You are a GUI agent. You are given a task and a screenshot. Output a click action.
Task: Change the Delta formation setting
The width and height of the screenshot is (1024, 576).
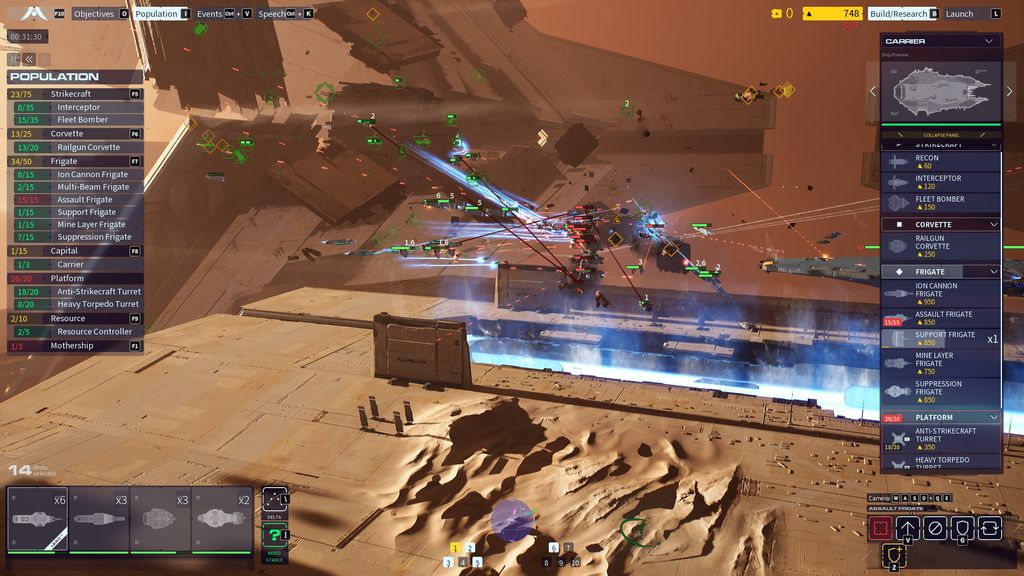point(275,502)
